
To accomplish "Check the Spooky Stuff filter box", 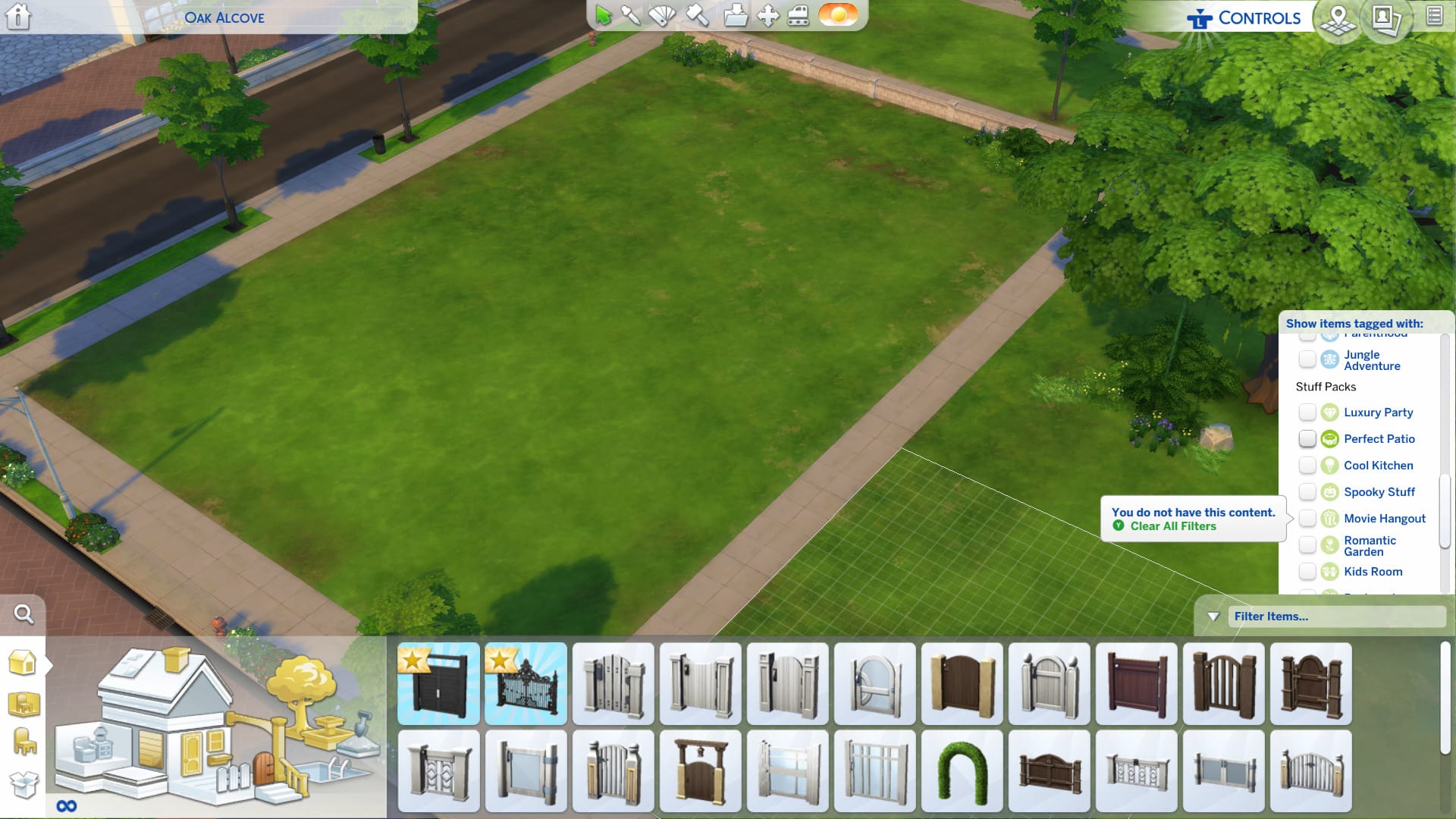I will click(1307, 492).
